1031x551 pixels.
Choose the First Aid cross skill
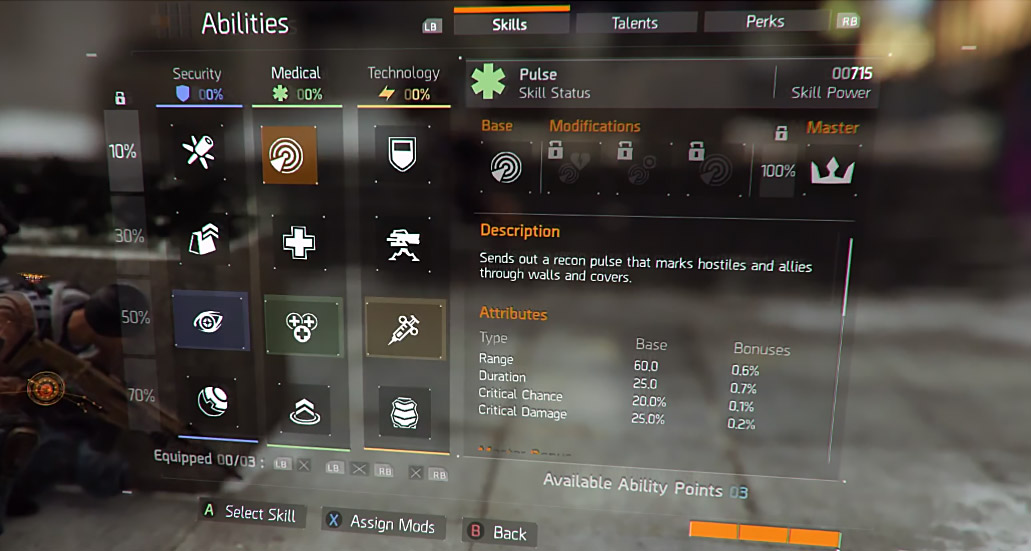(x=299, y=242)
